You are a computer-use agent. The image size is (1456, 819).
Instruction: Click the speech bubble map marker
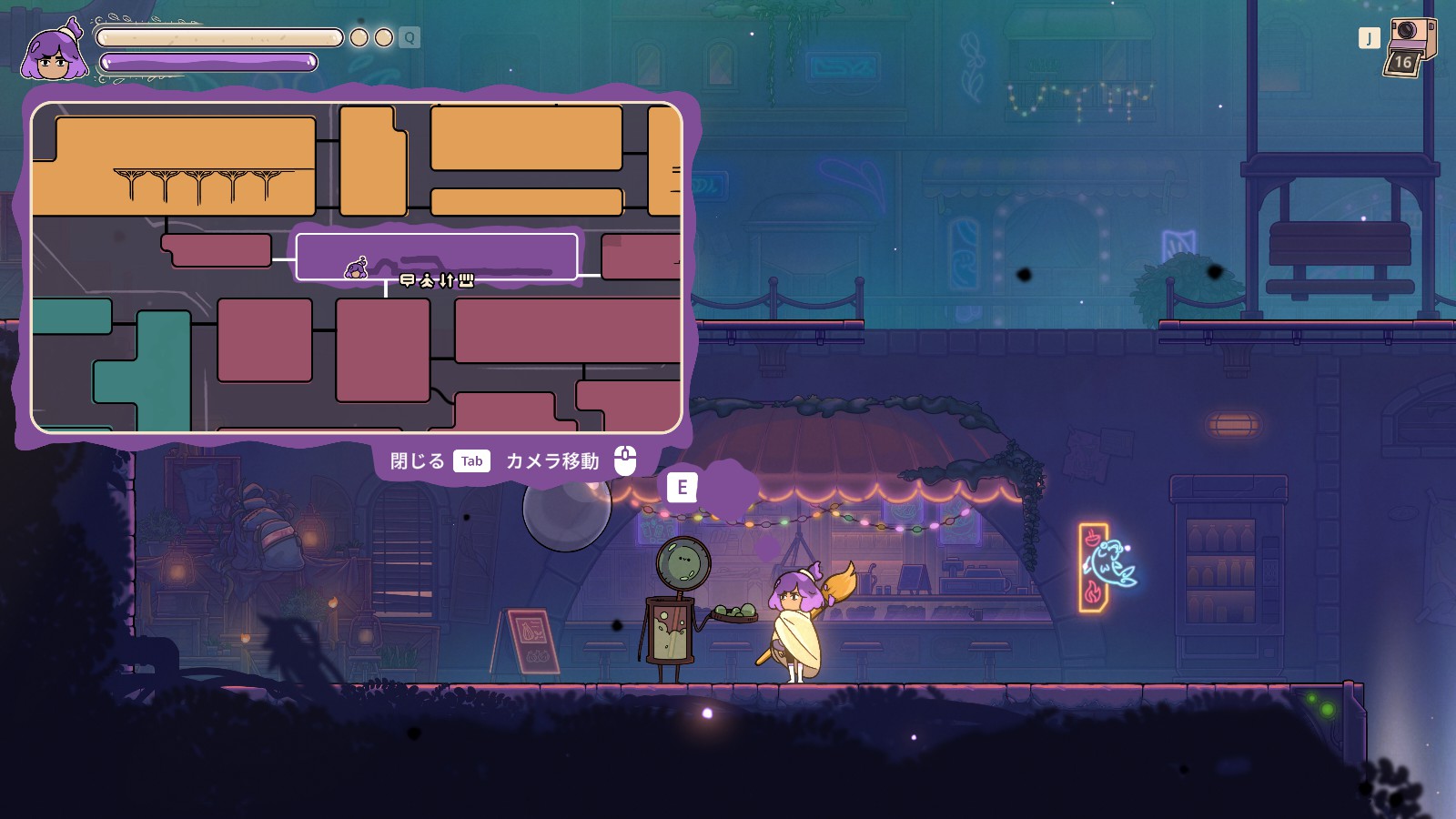(407, 280)
